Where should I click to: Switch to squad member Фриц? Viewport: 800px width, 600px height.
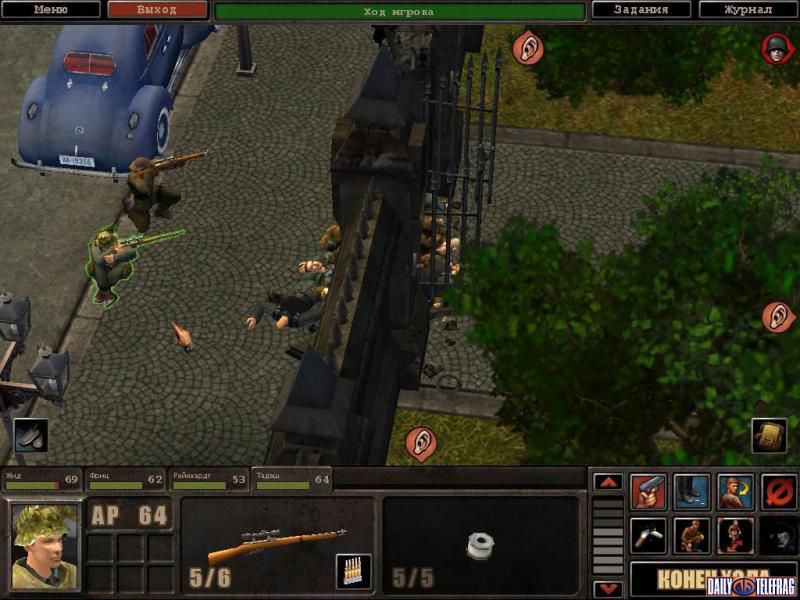124,480
